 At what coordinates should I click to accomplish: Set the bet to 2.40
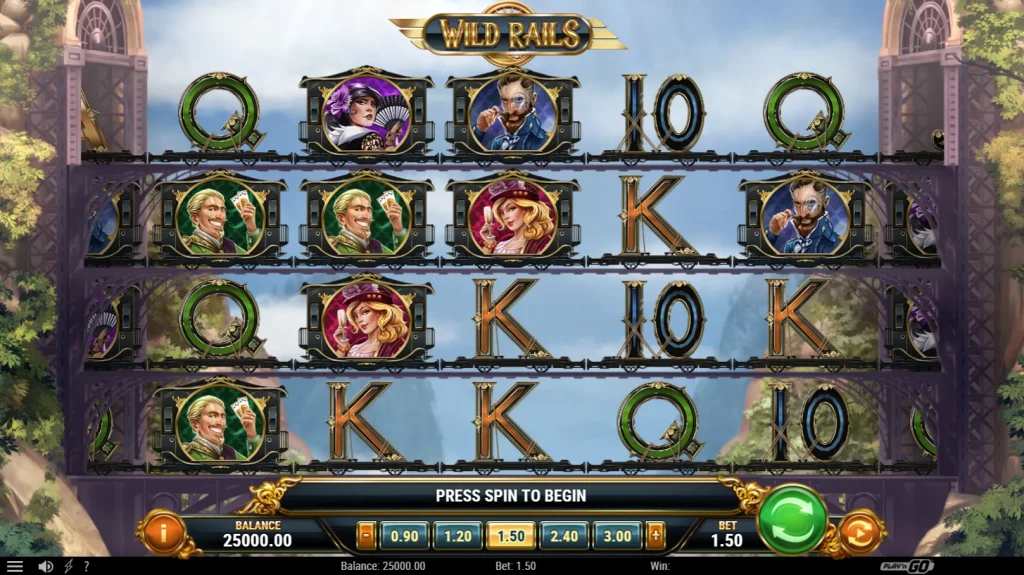tap(563, 536)
